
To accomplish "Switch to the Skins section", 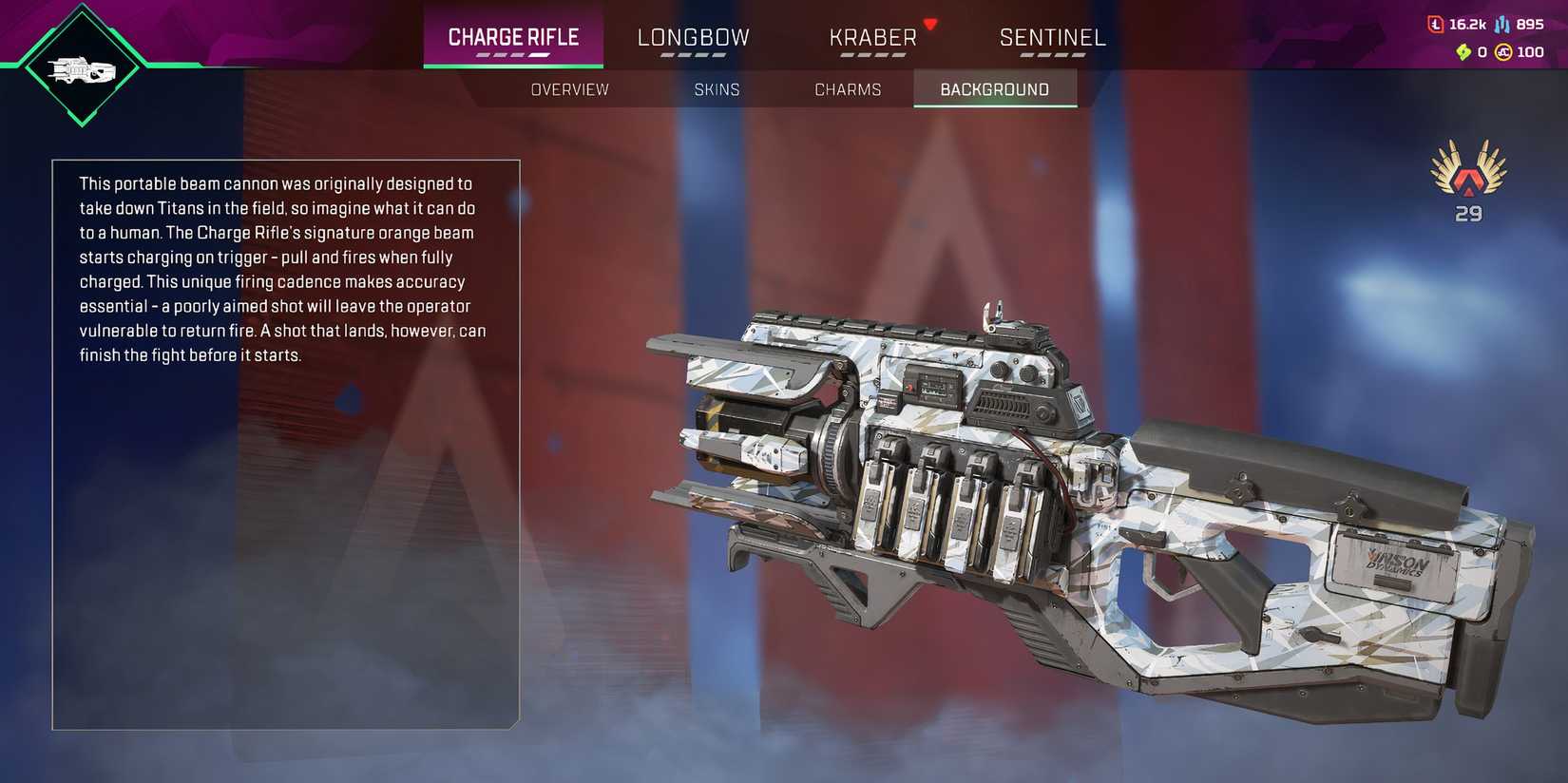I will 717,88.
